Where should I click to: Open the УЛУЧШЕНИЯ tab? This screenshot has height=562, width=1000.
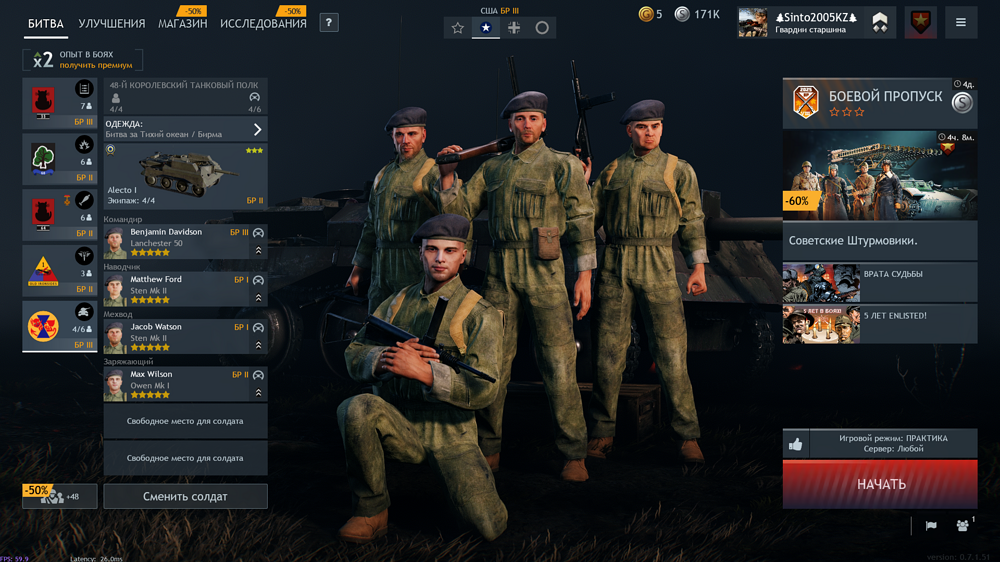(x=112, y=23)
